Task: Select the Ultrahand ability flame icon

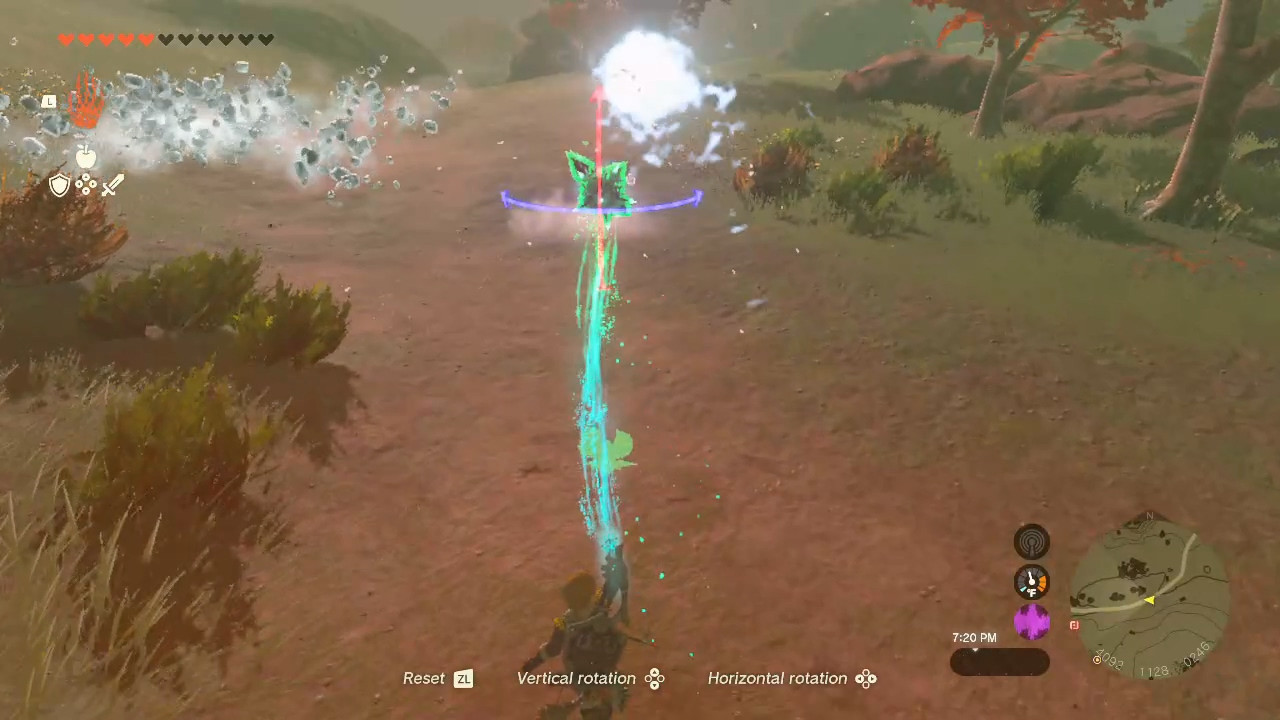Action: point(86,103)
